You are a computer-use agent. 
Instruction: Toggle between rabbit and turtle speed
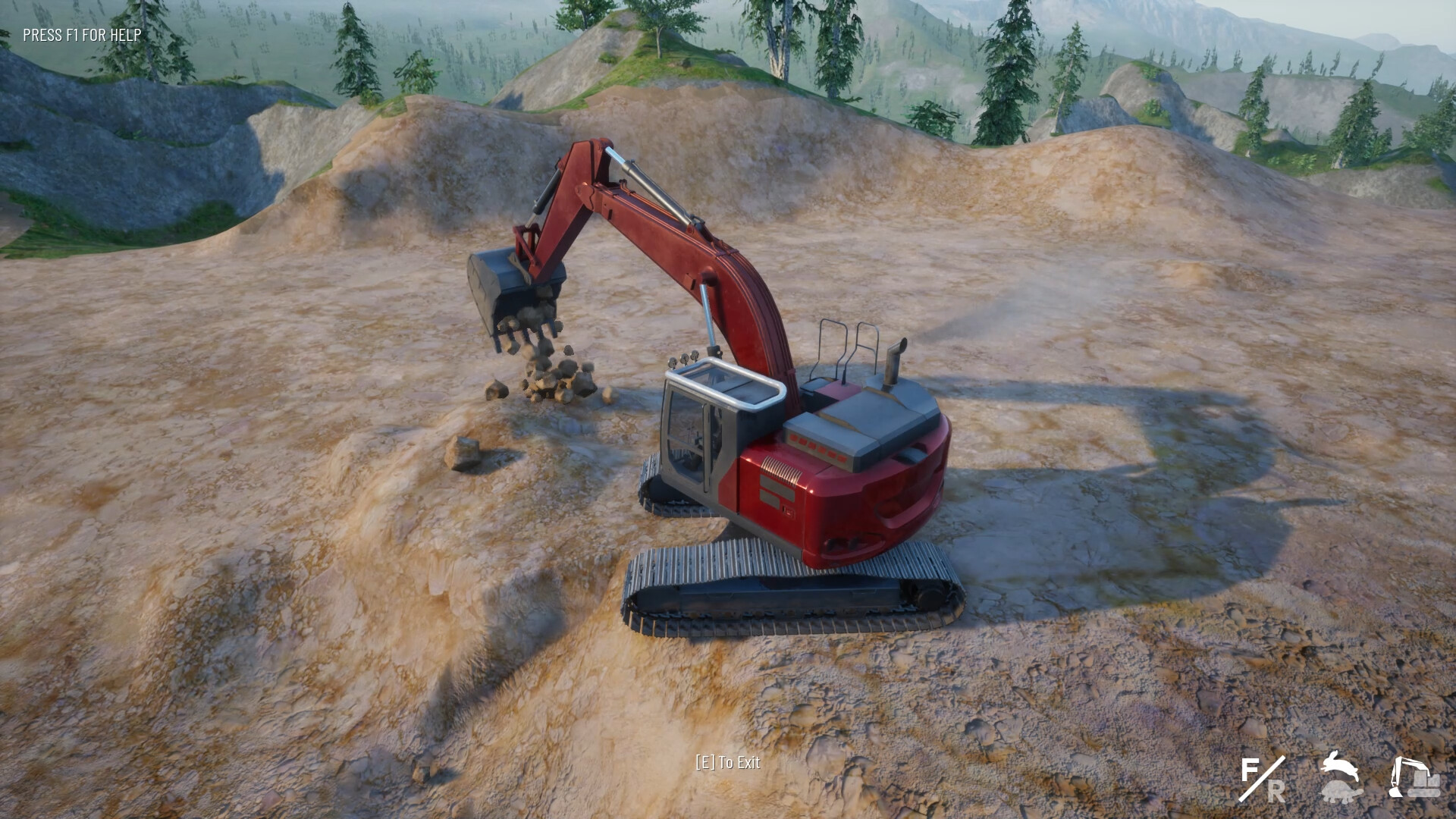(x=1338, y=779)
